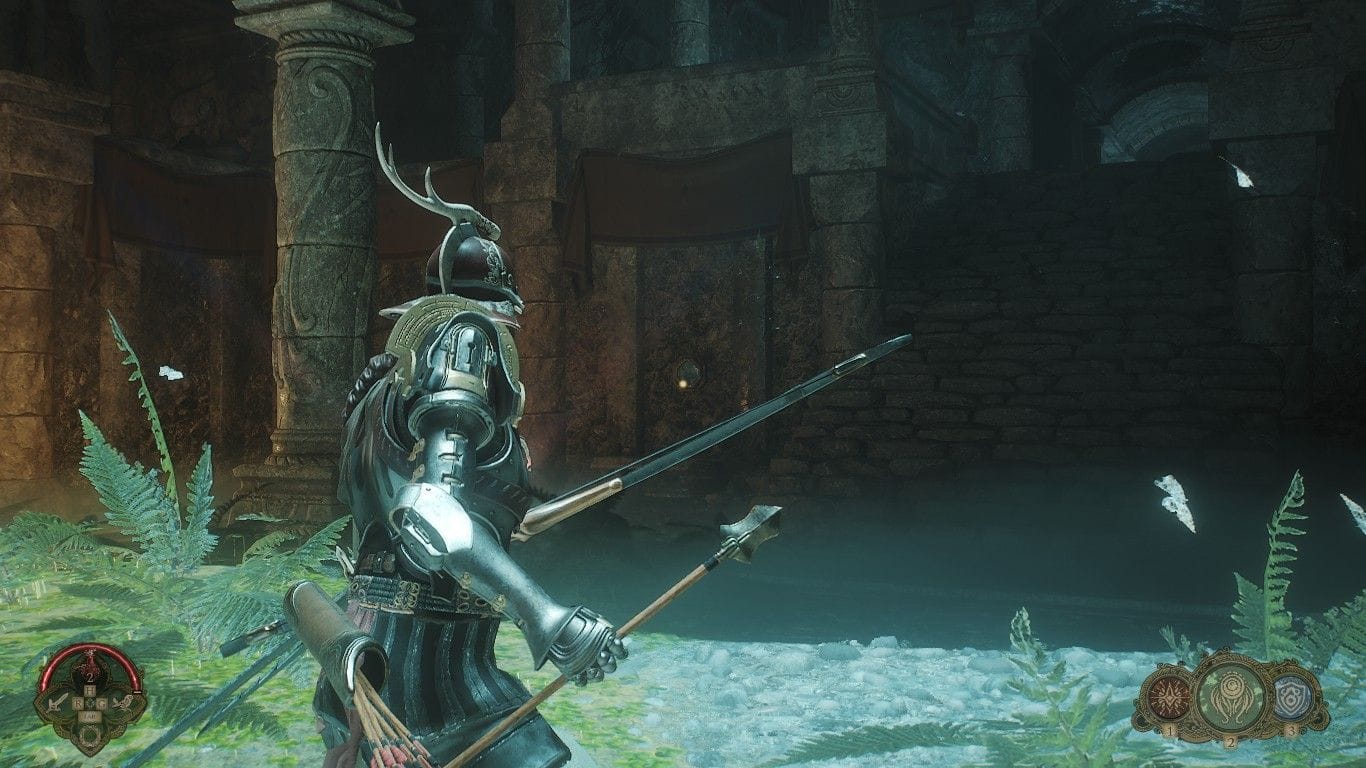Click the R quick-slot marker

79,704
